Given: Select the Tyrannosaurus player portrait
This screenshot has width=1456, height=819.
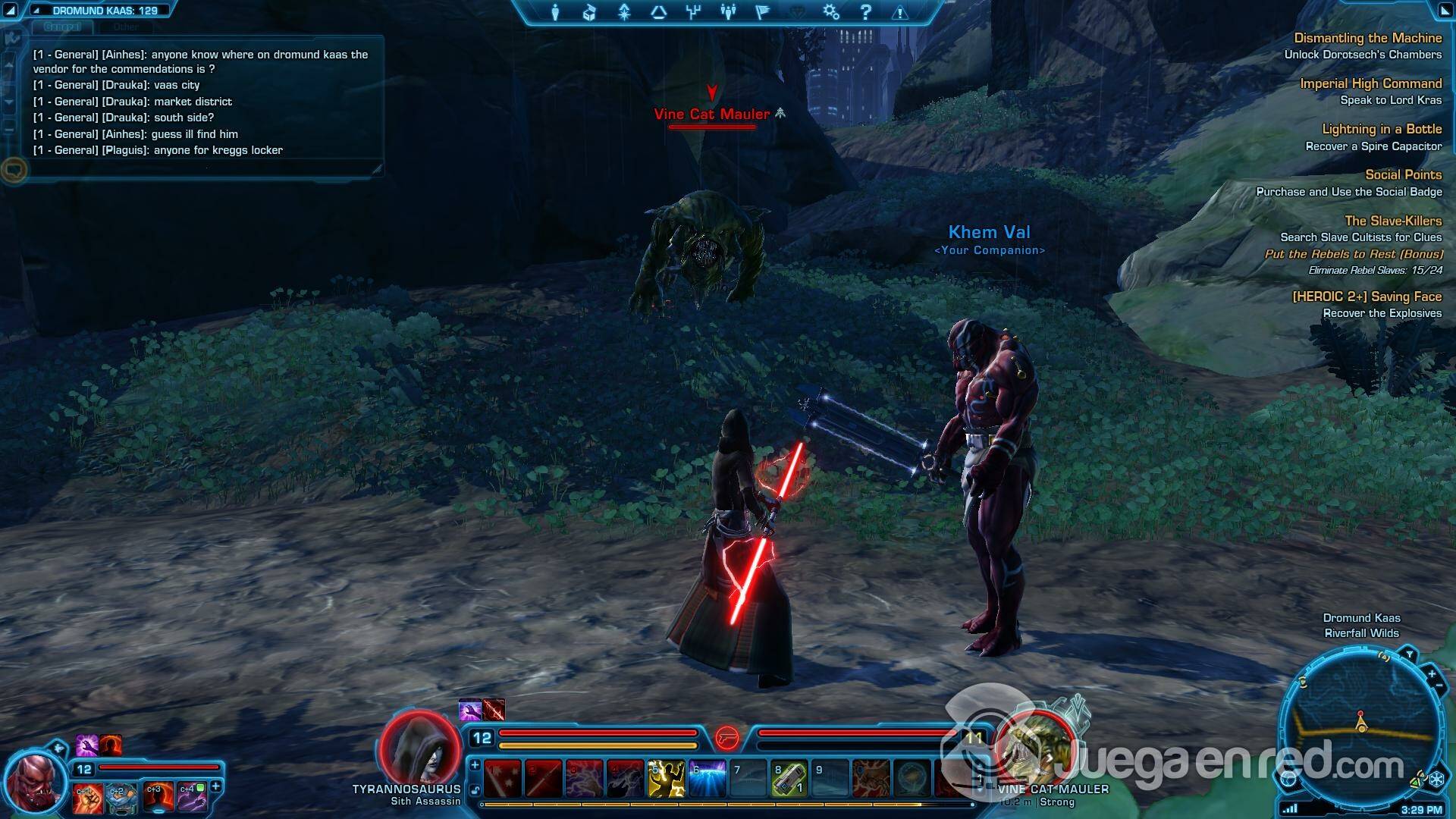Looking at the screenshot, I should 420,748.
